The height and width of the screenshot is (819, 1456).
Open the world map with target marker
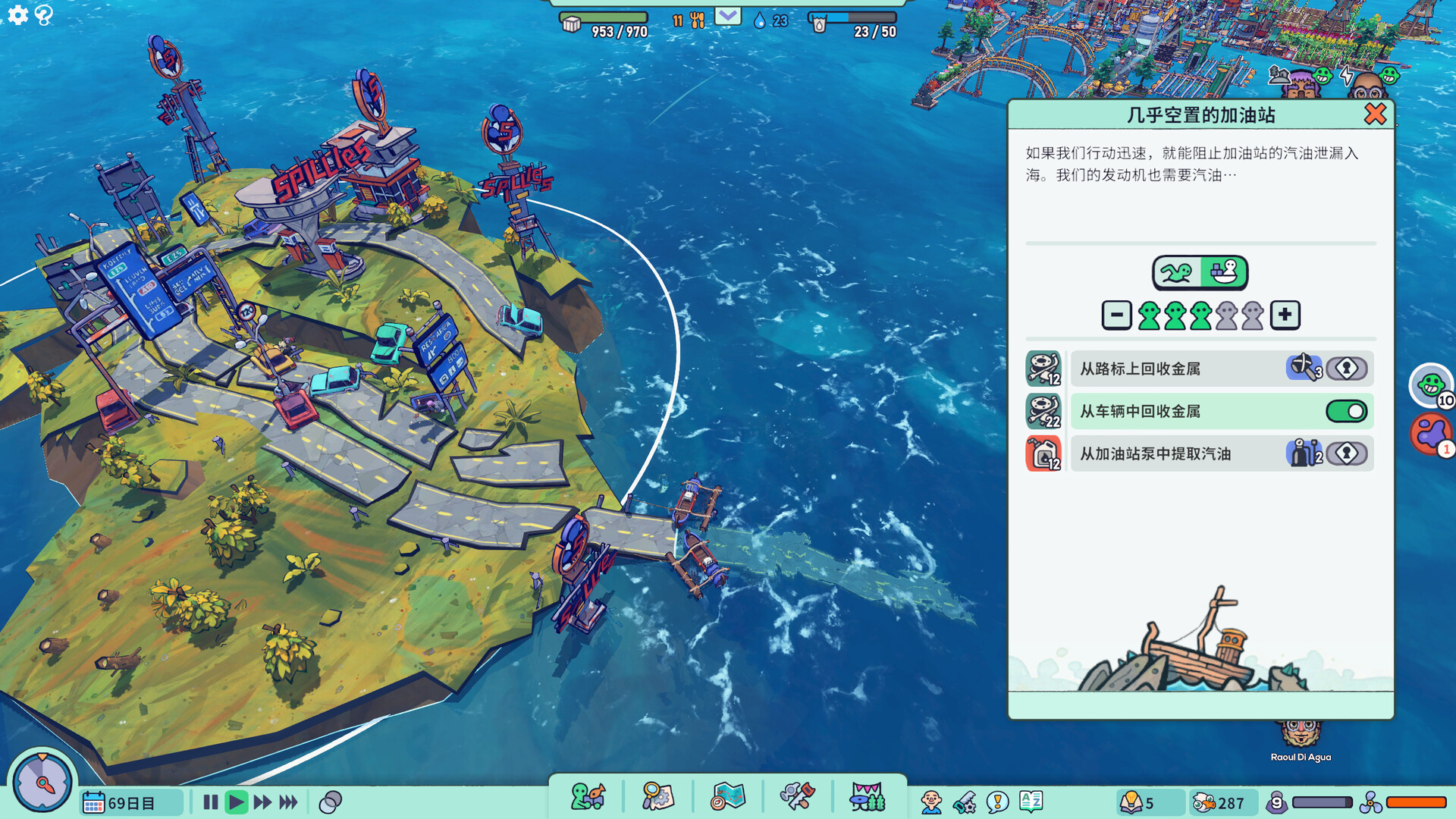pos(727,797)
